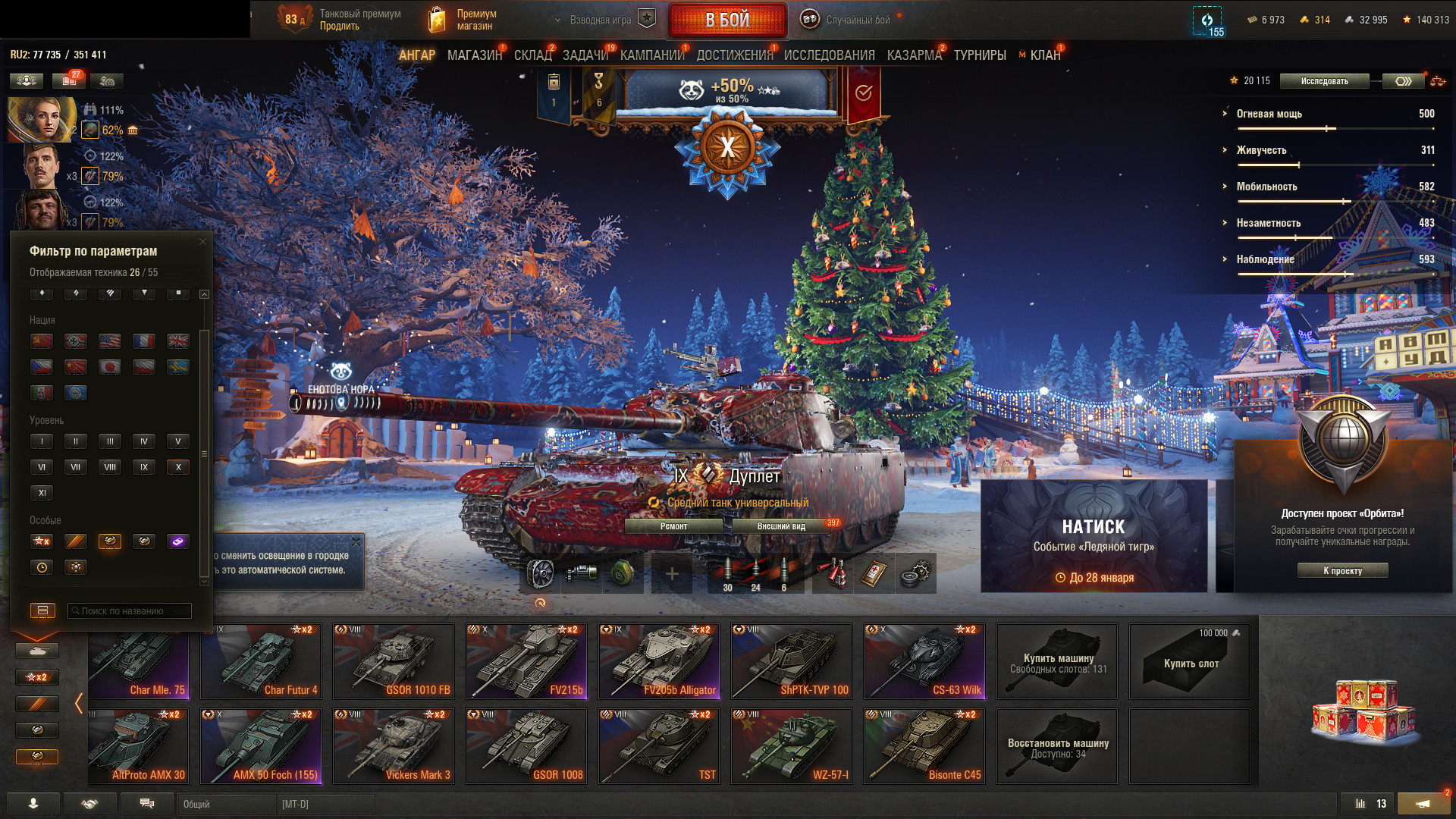Image resolution: width=1456 pixels, height=819 pixels.
Task: Open Внешний вид customization
Action: coord(781,526)
